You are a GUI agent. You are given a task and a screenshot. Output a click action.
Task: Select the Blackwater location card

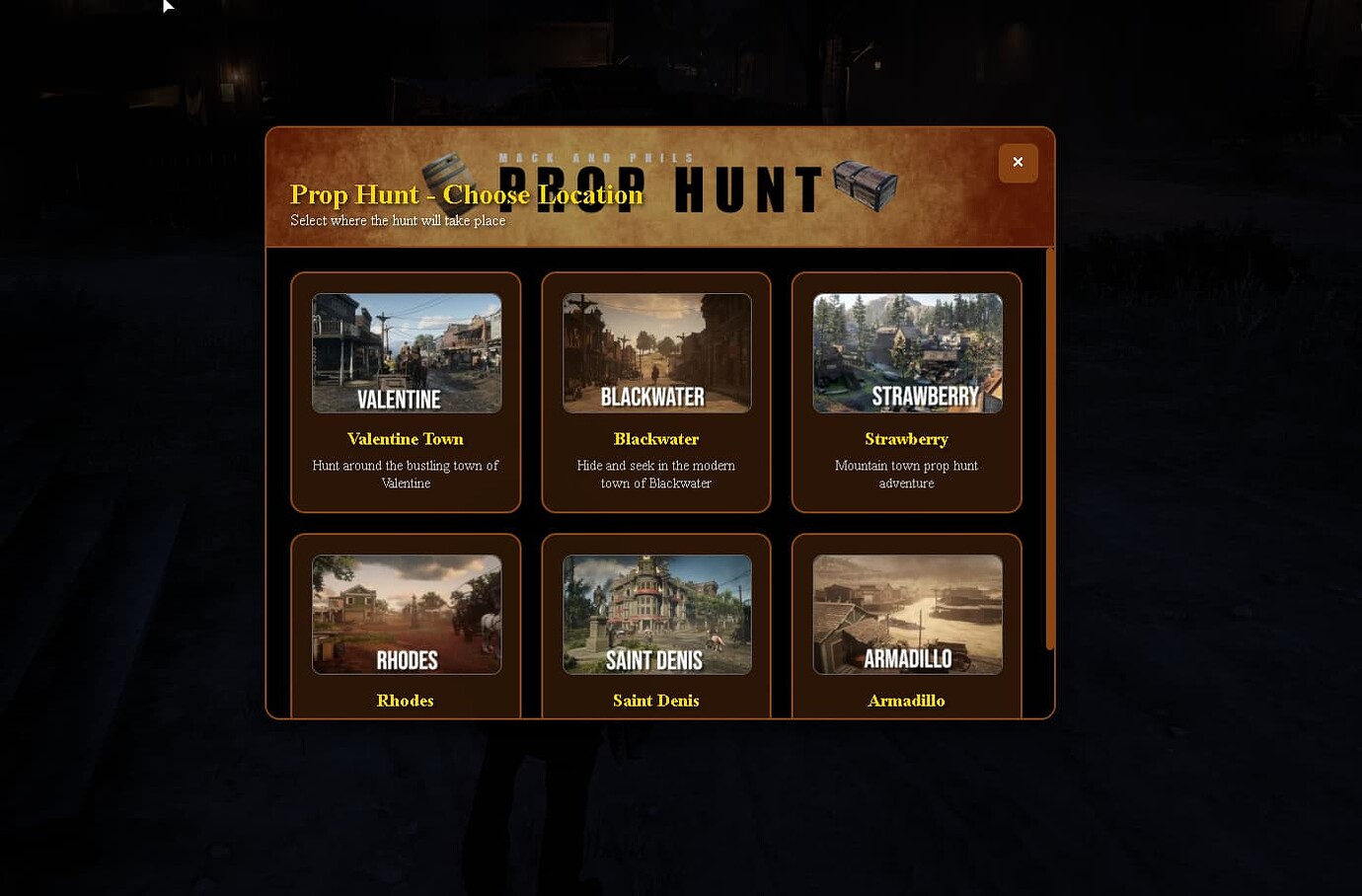tap(655, 393)
